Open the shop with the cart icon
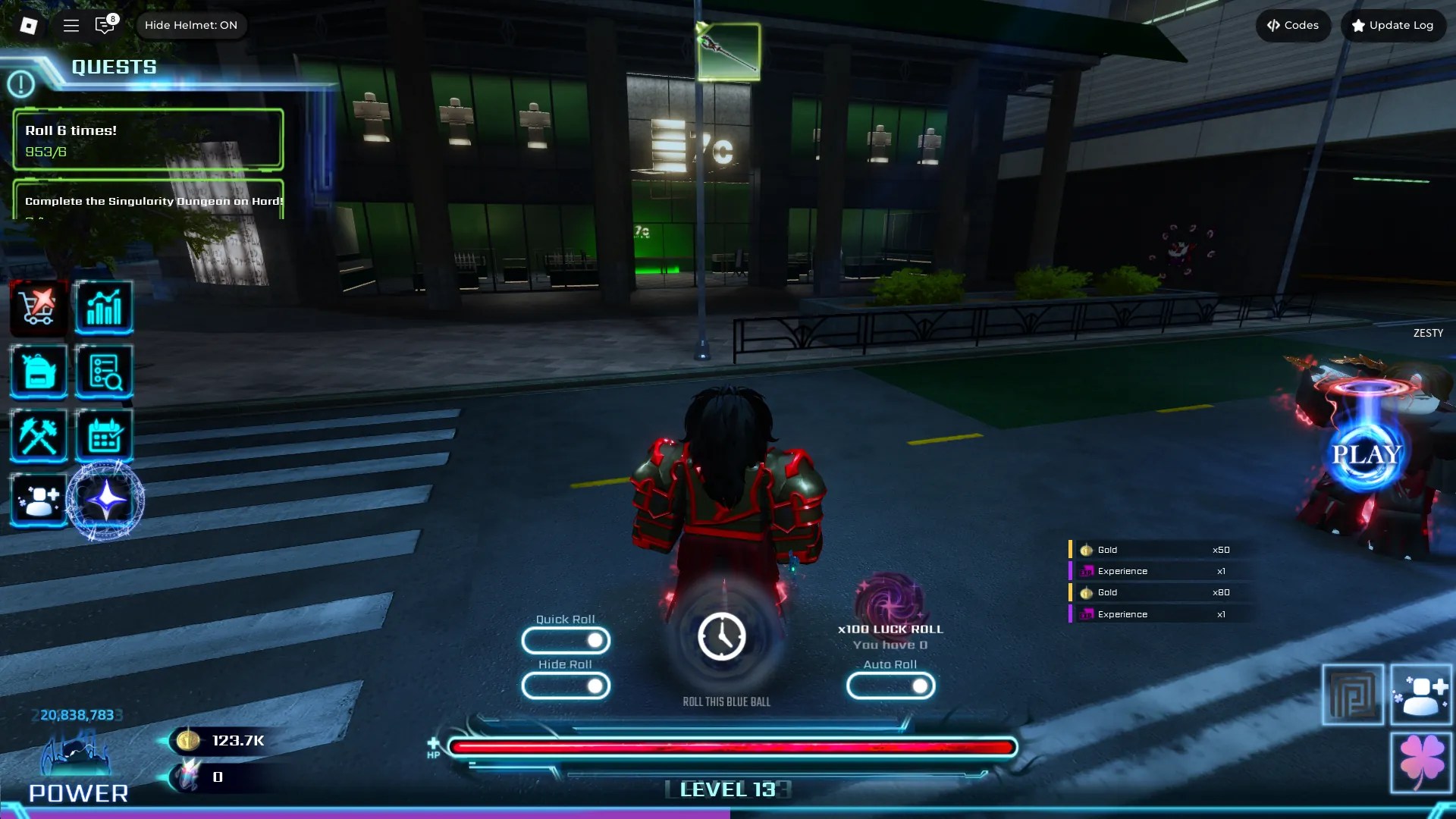The height and width of the screenshot is (819, 1456). tap(39, 307)
